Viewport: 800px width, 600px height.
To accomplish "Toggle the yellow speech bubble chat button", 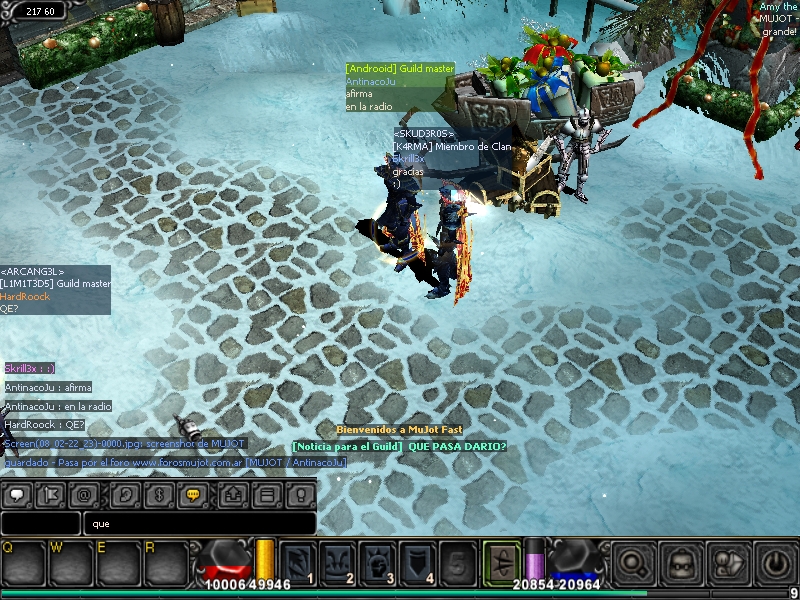I will point(193,494).
